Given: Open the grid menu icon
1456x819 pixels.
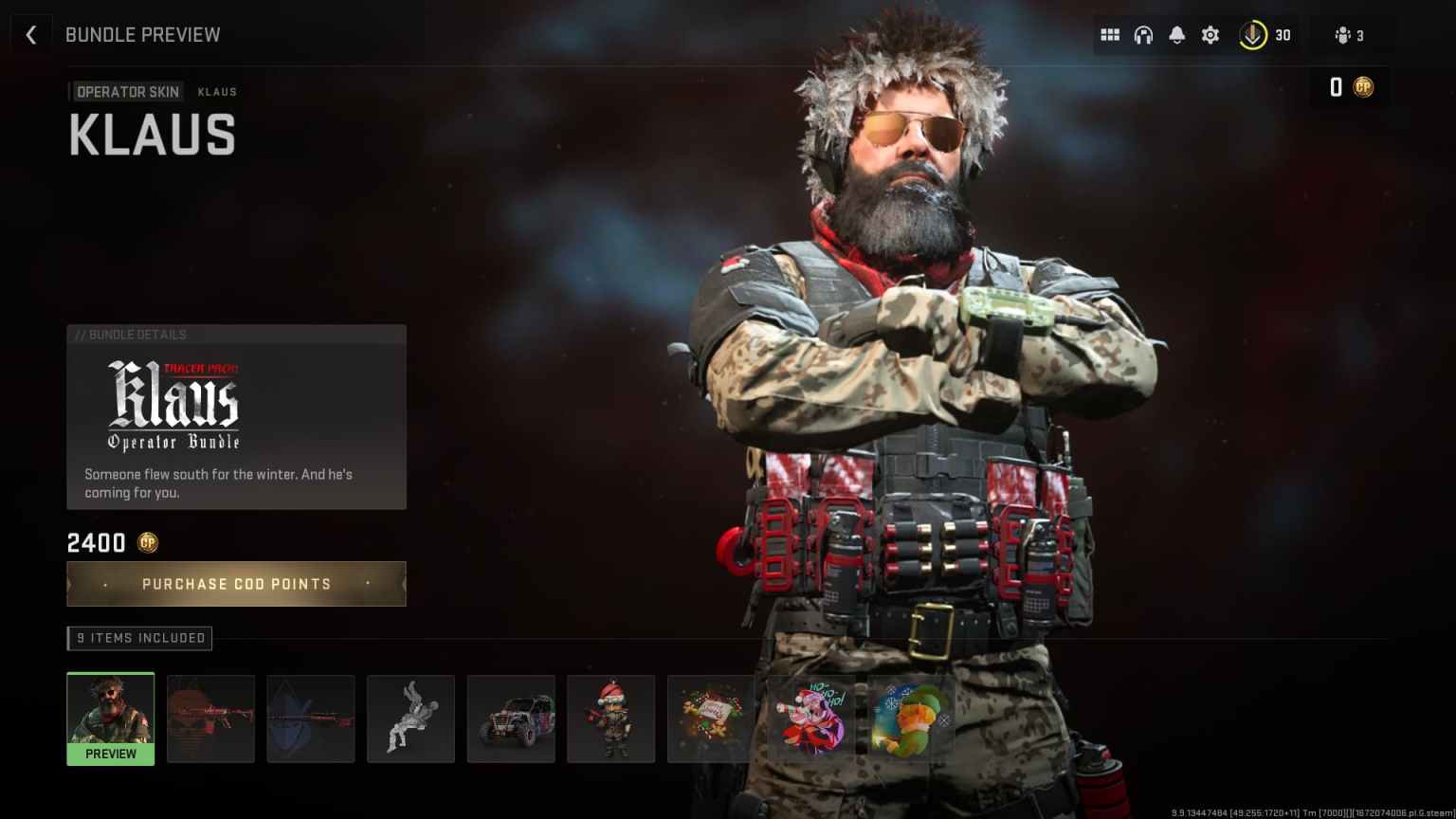Looking at the screenshot, I should (1110, 35).
